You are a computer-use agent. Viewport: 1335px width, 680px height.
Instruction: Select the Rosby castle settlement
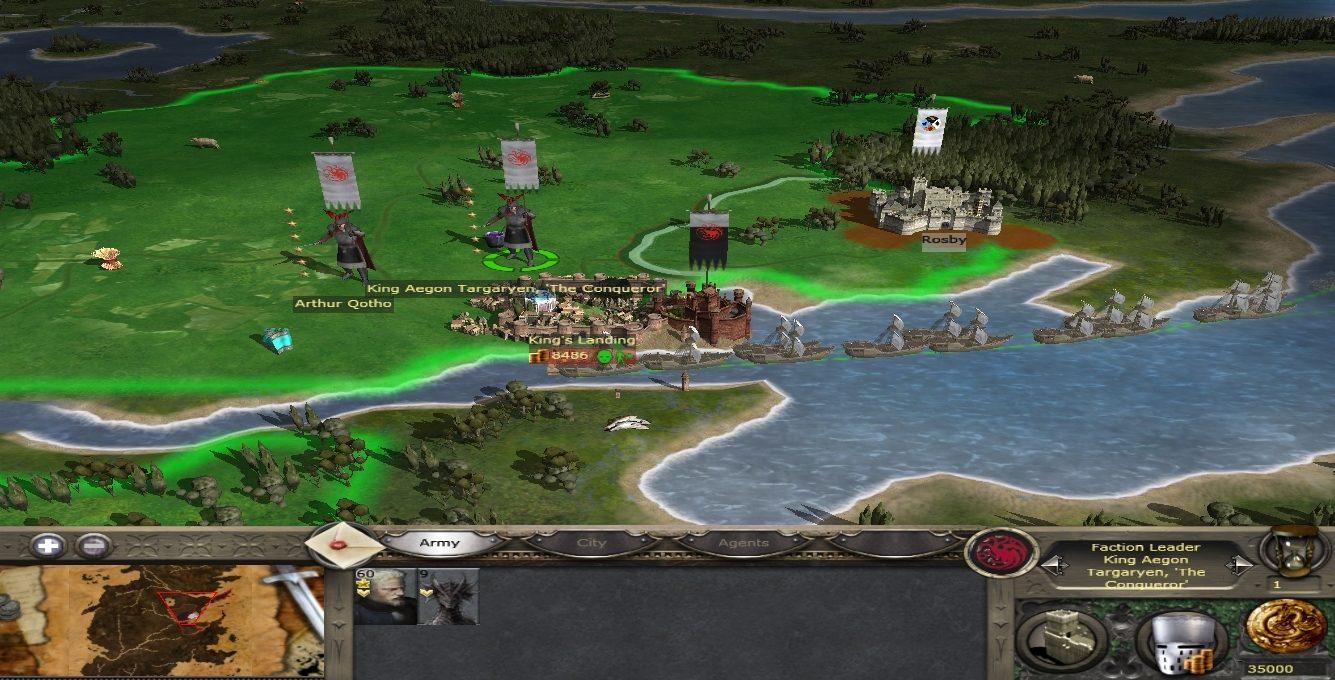[x=934, y=208]
